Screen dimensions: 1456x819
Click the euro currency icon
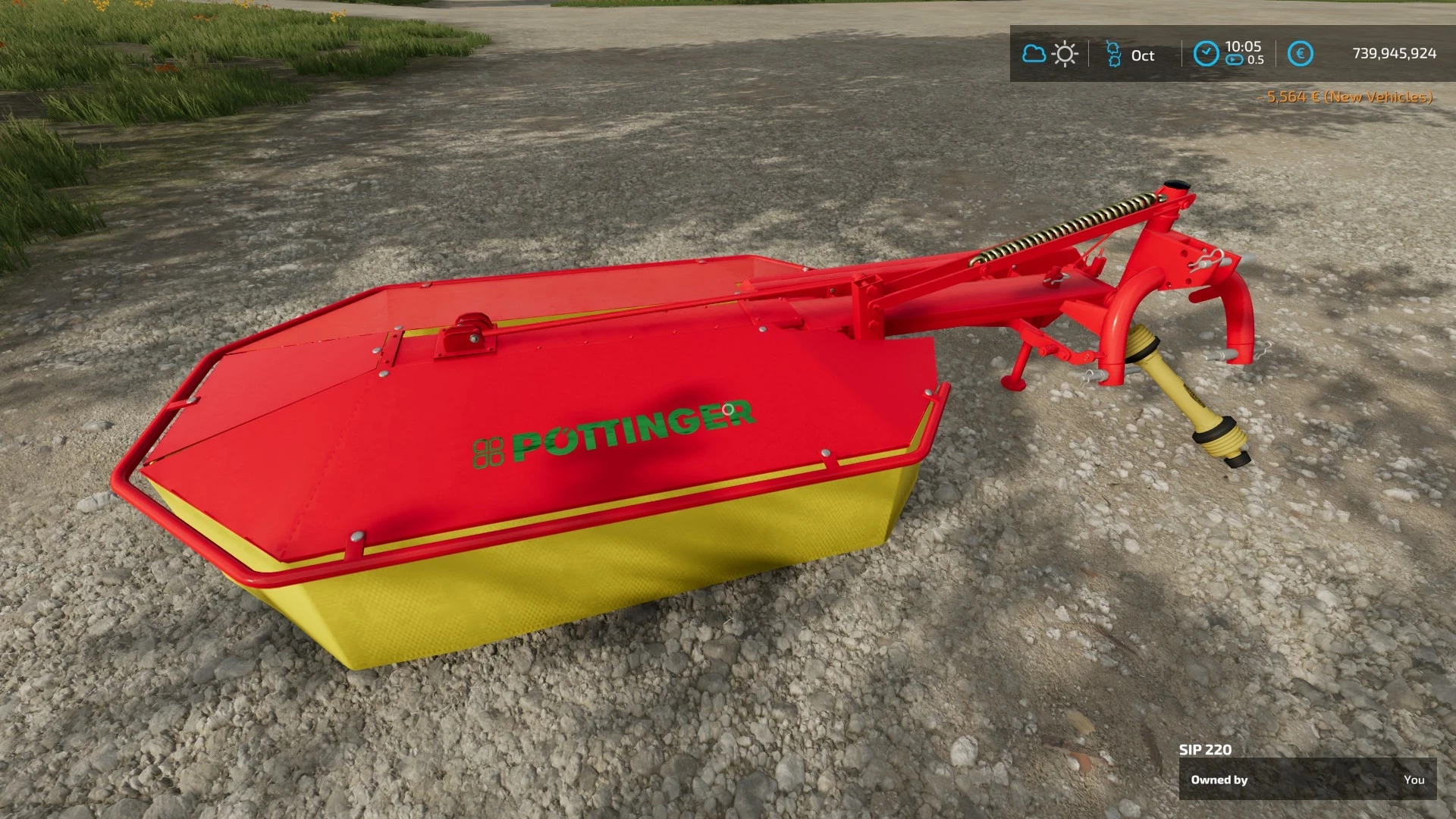click(x=1301, y=53)
